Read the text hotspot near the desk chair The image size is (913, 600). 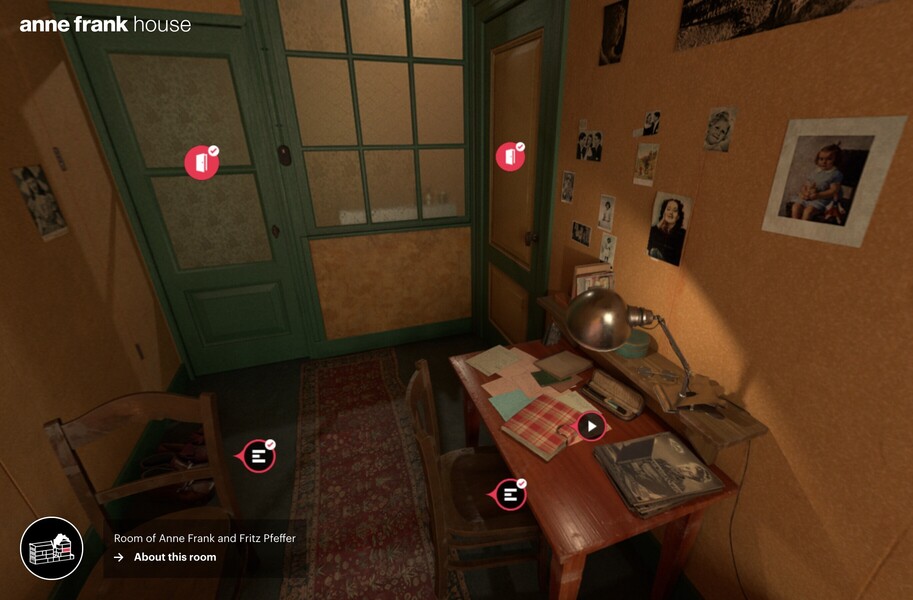click(510, 493)
